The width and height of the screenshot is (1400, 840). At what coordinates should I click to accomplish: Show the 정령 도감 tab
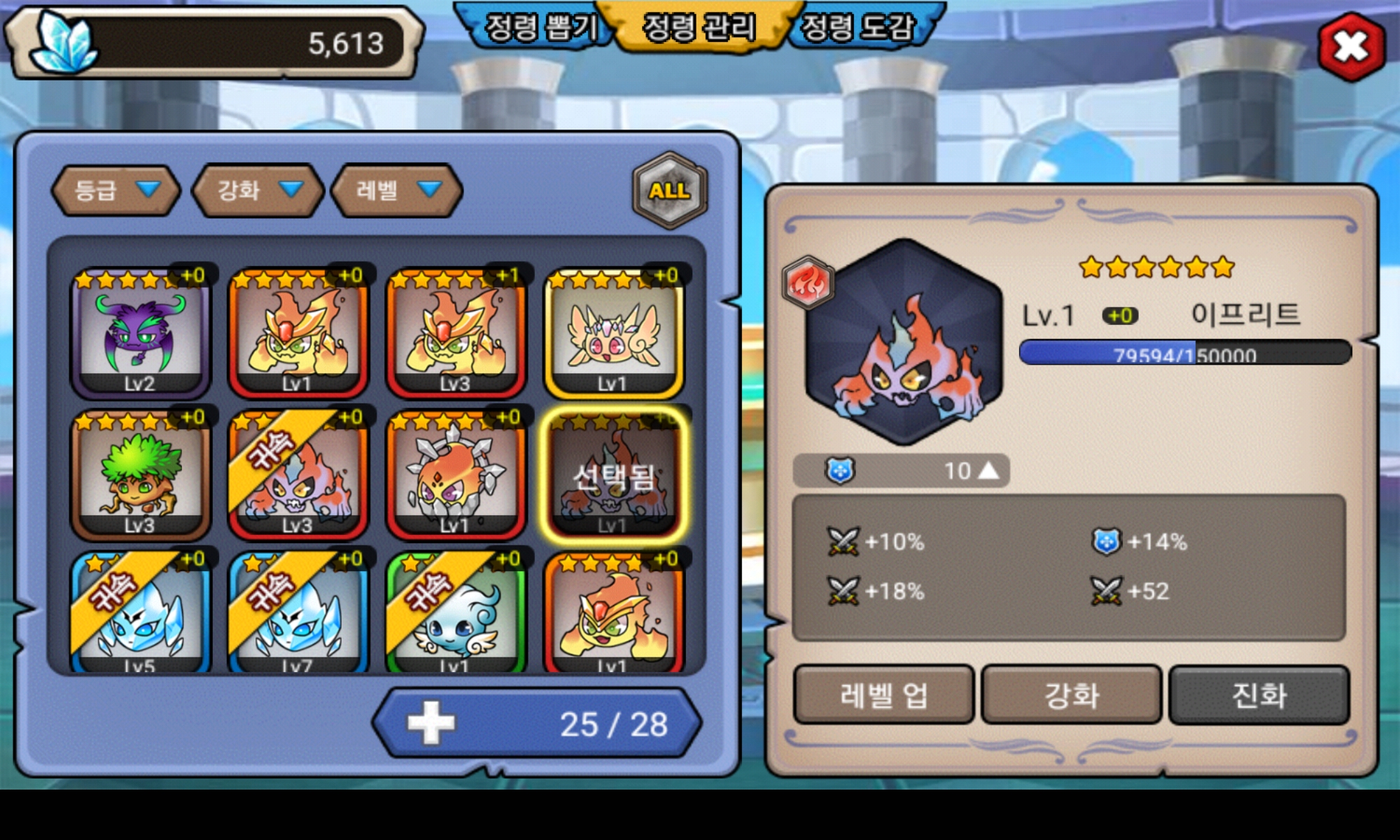pyautogui.click(x=858, y=28)
